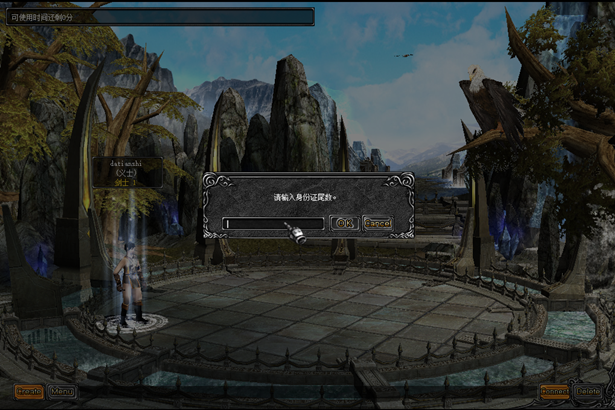Choose the Delete character button

pyautogui.click(x=588, y=391)
